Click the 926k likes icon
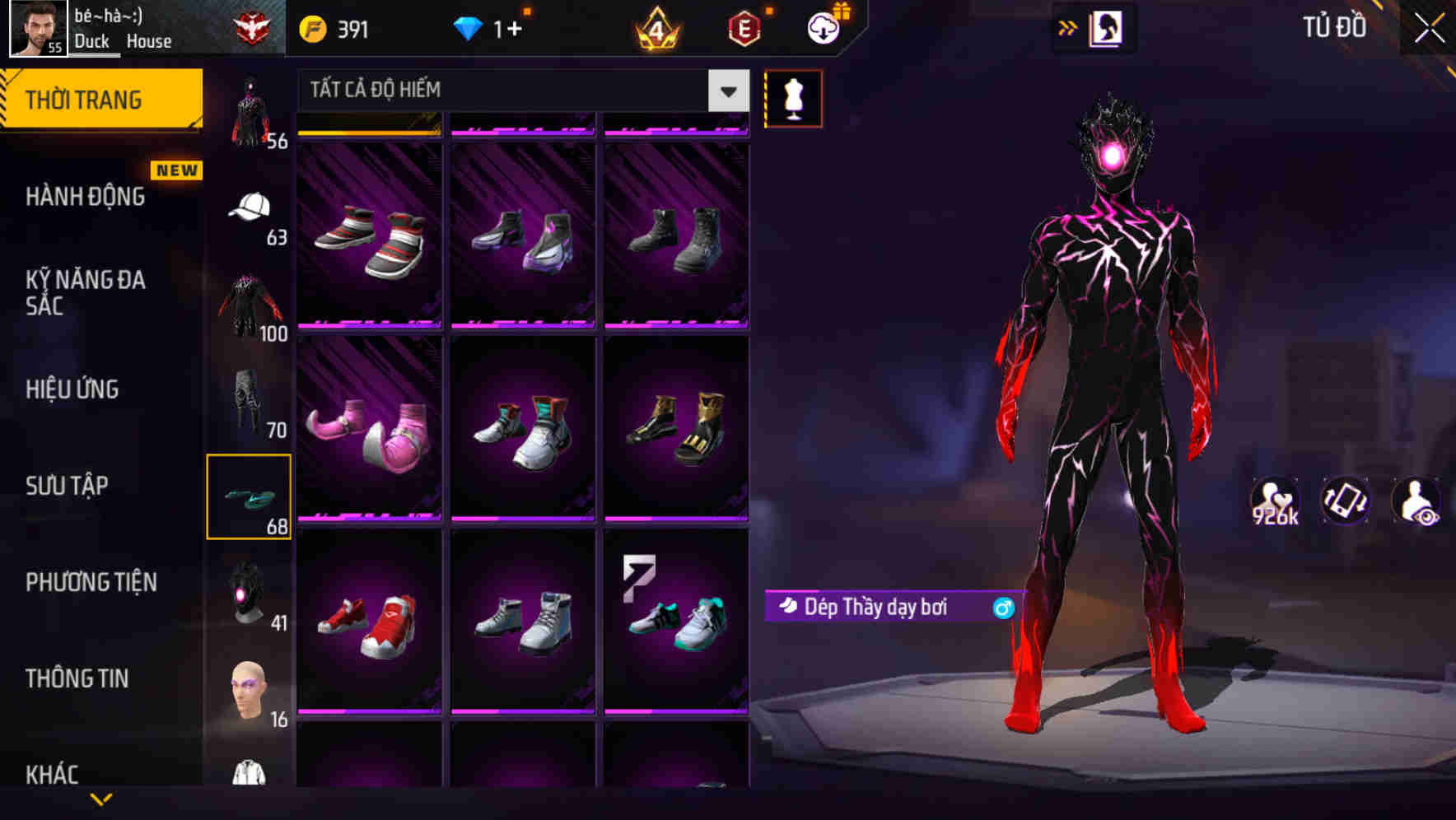Viewport: 1456px width, 820px height. [1273, 501]
